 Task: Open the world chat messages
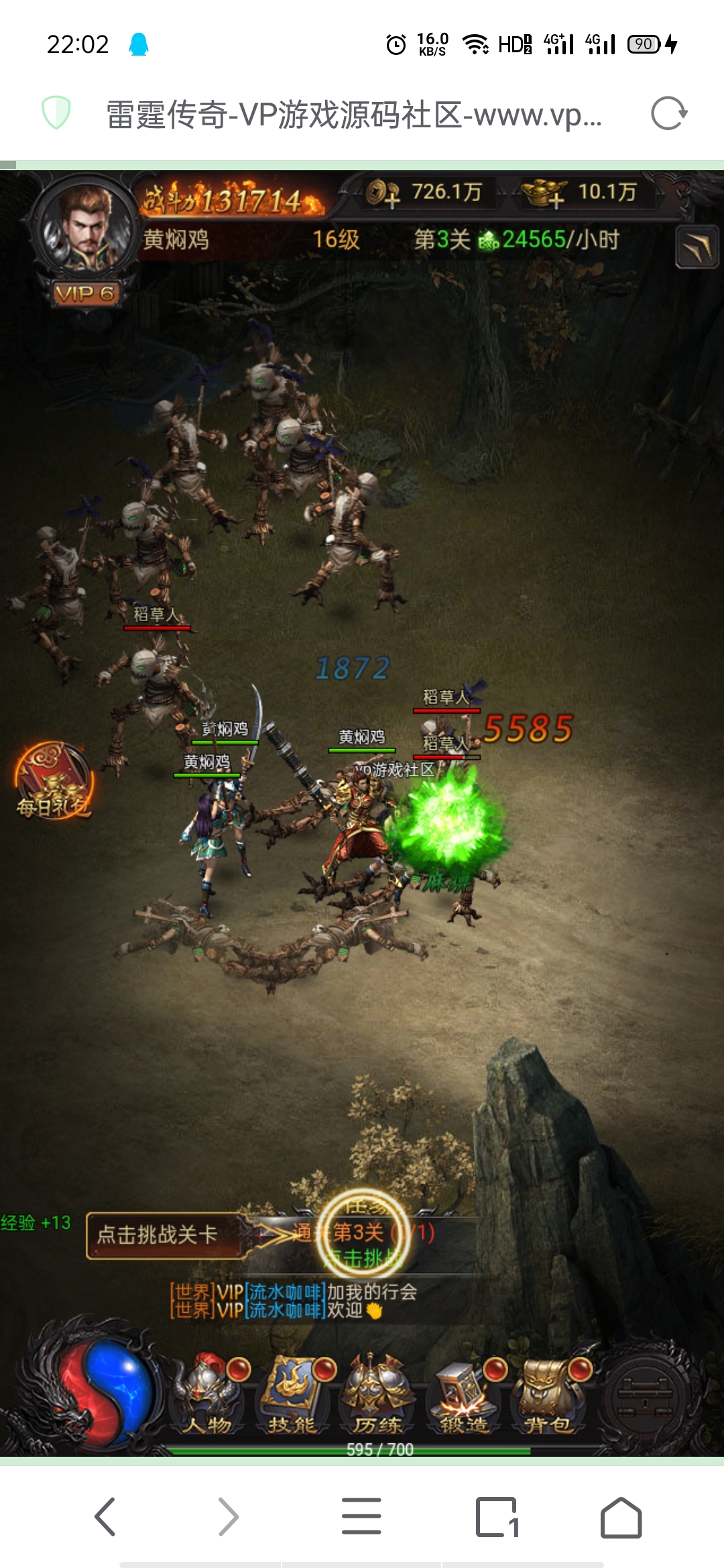pyautogui.click(x=295, y=1301)
